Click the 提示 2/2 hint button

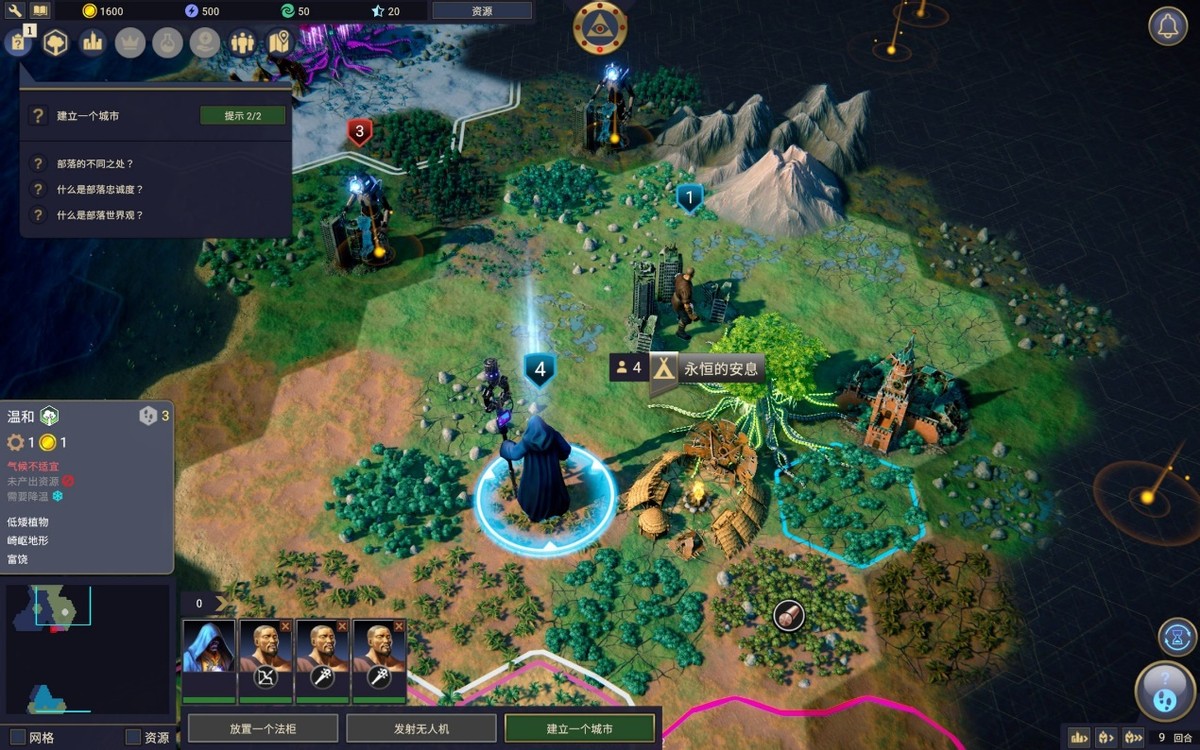[243, 116]
